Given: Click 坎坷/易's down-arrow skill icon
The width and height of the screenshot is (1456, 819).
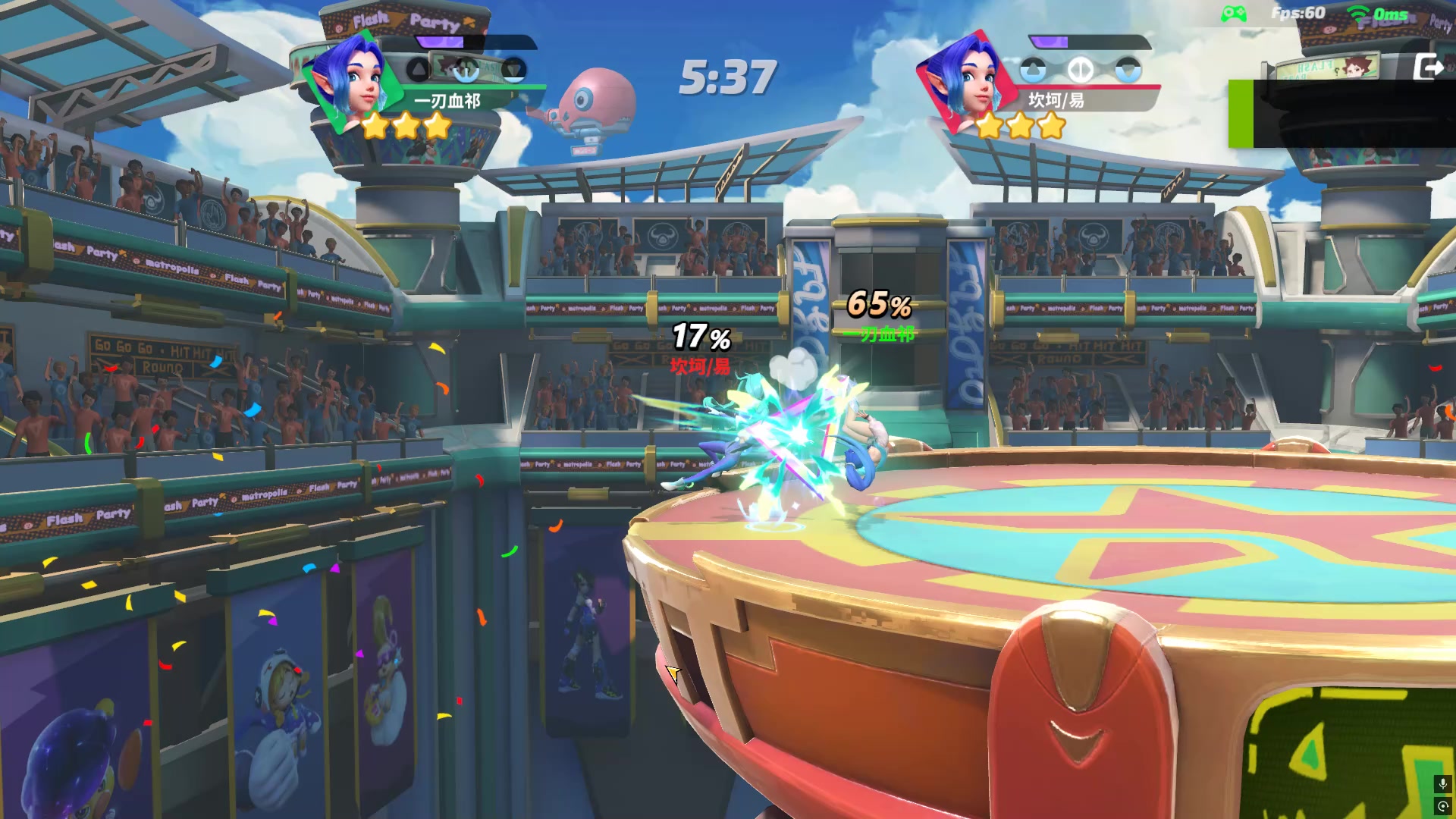Looking at the screenshot, I should [1128, 71].
